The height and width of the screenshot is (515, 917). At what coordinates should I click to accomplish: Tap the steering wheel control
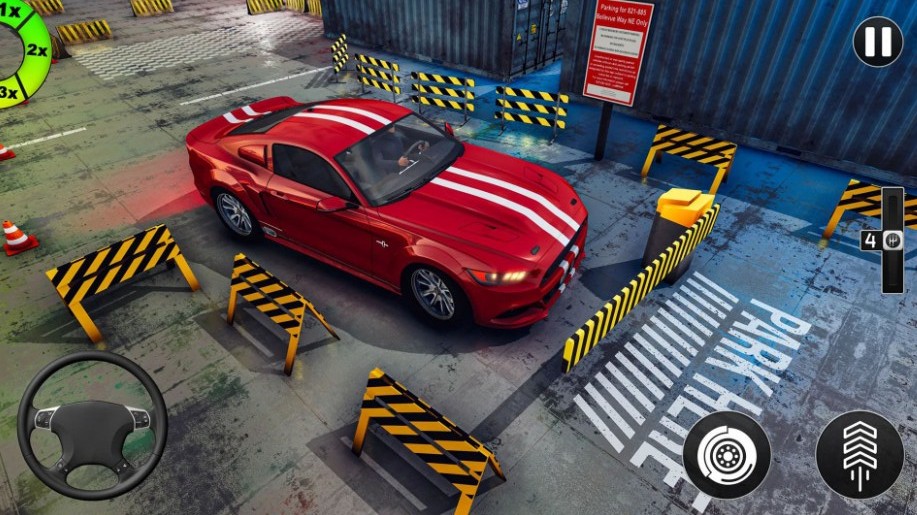92,424
